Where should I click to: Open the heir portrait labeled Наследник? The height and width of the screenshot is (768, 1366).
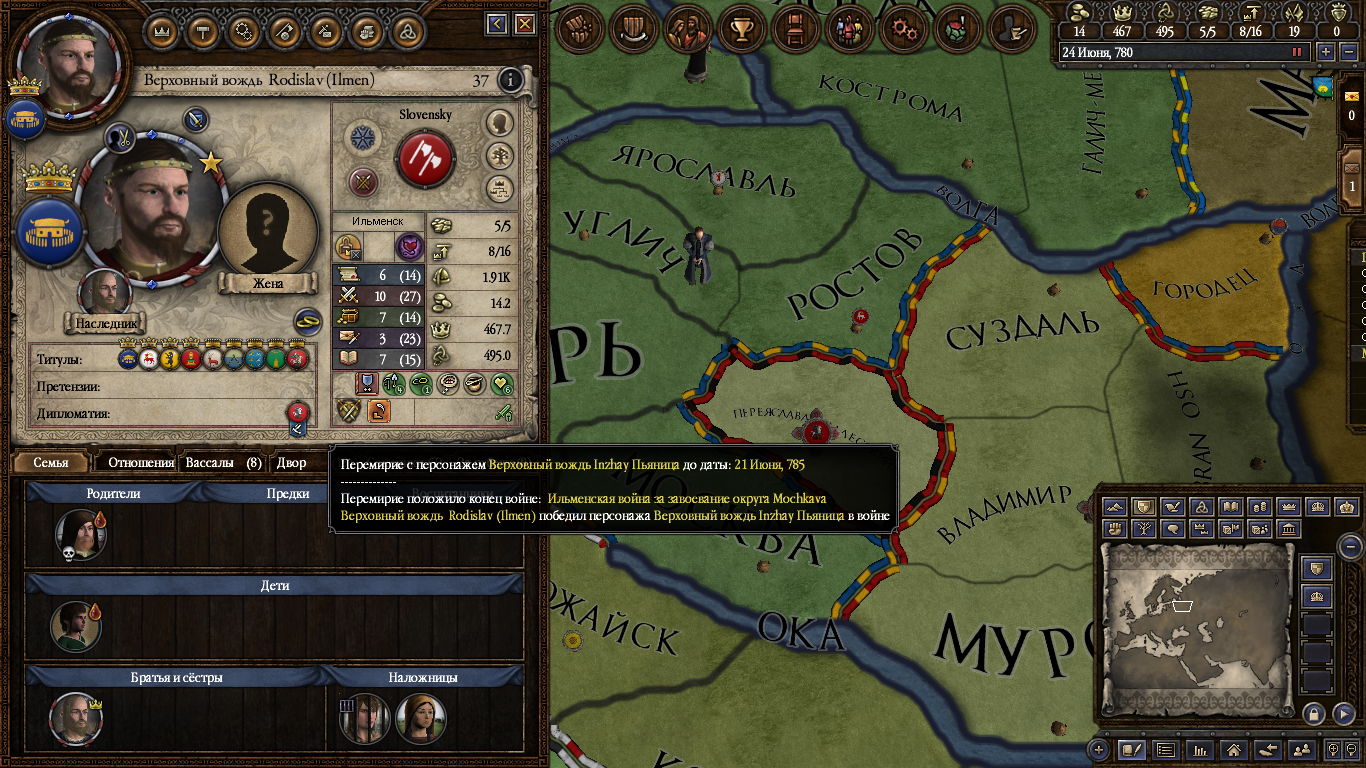[105, 294]
